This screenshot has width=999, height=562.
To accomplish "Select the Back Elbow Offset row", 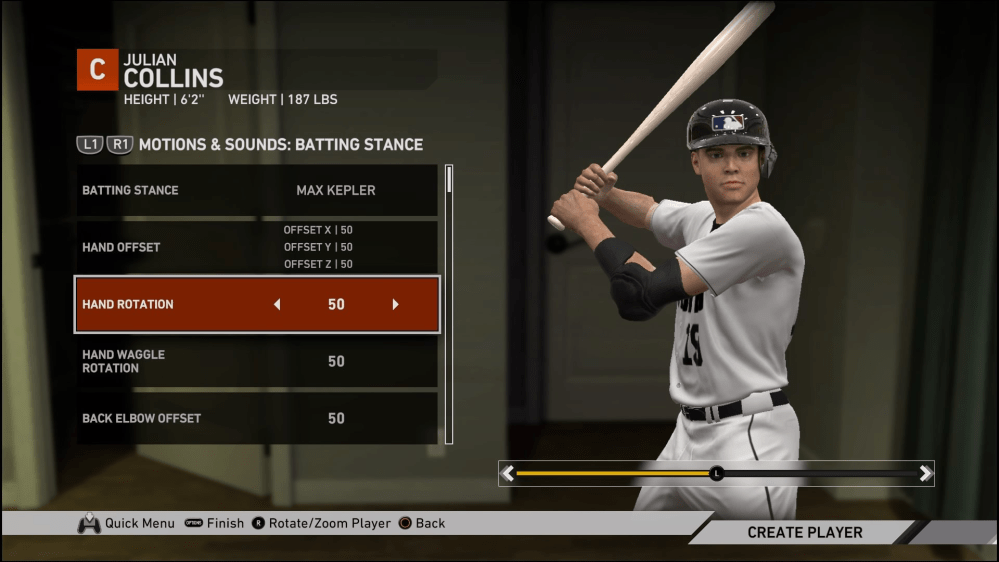I will click(257, 418).
